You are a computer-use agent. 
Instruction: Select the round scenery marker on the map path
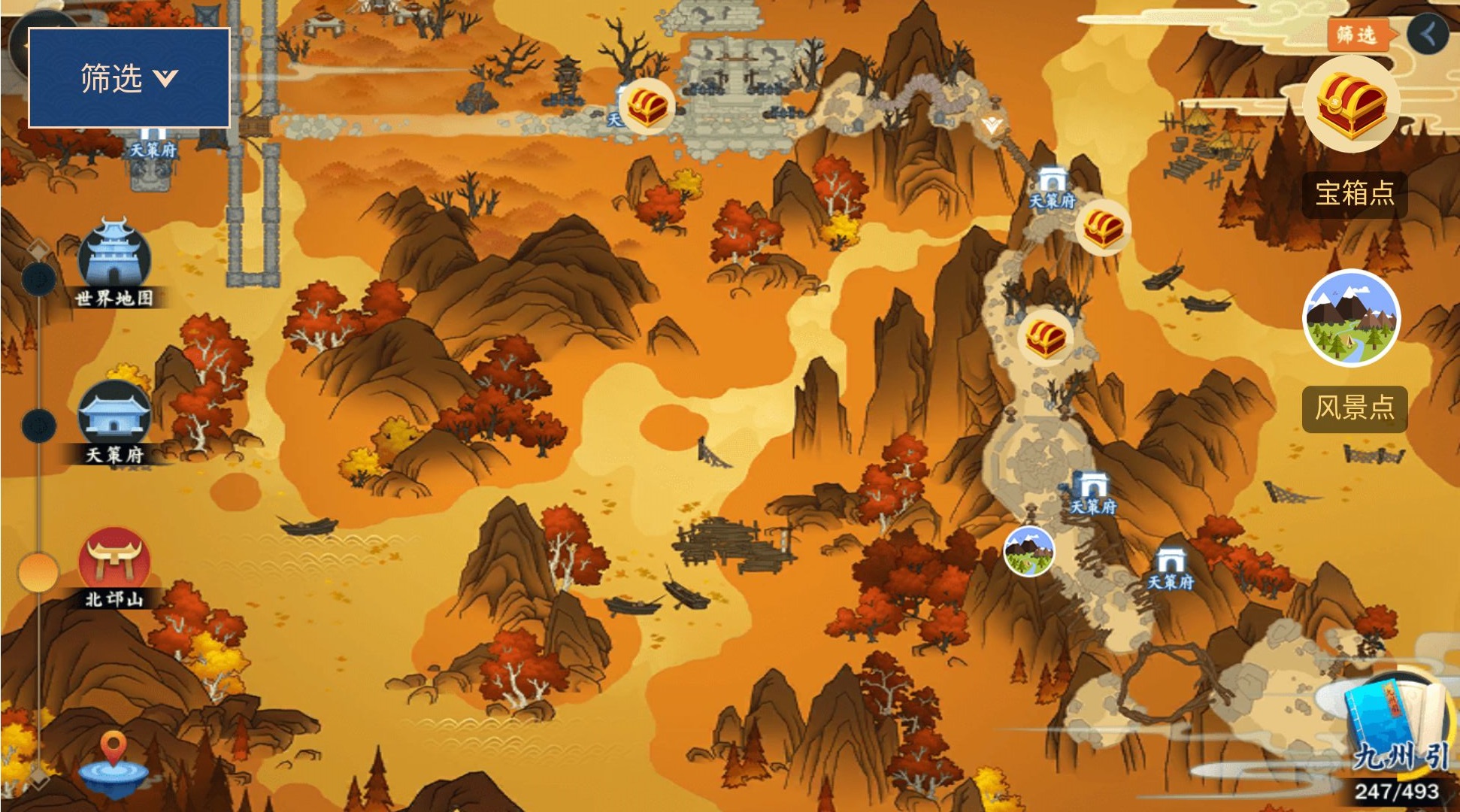[x=1029, y=551]
